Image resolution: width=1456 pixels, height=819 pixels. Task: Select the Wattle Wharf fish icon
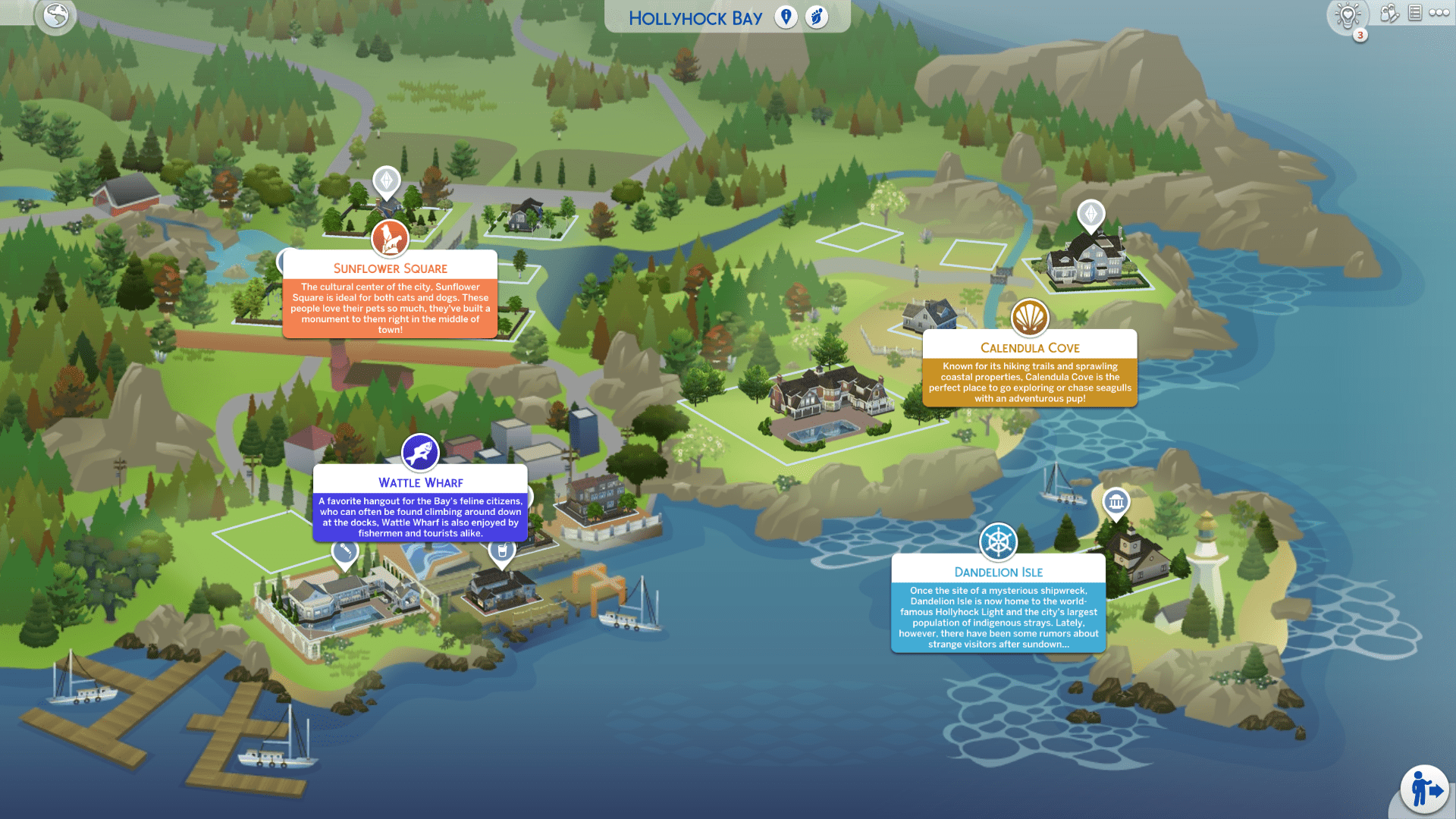[420, 453]
